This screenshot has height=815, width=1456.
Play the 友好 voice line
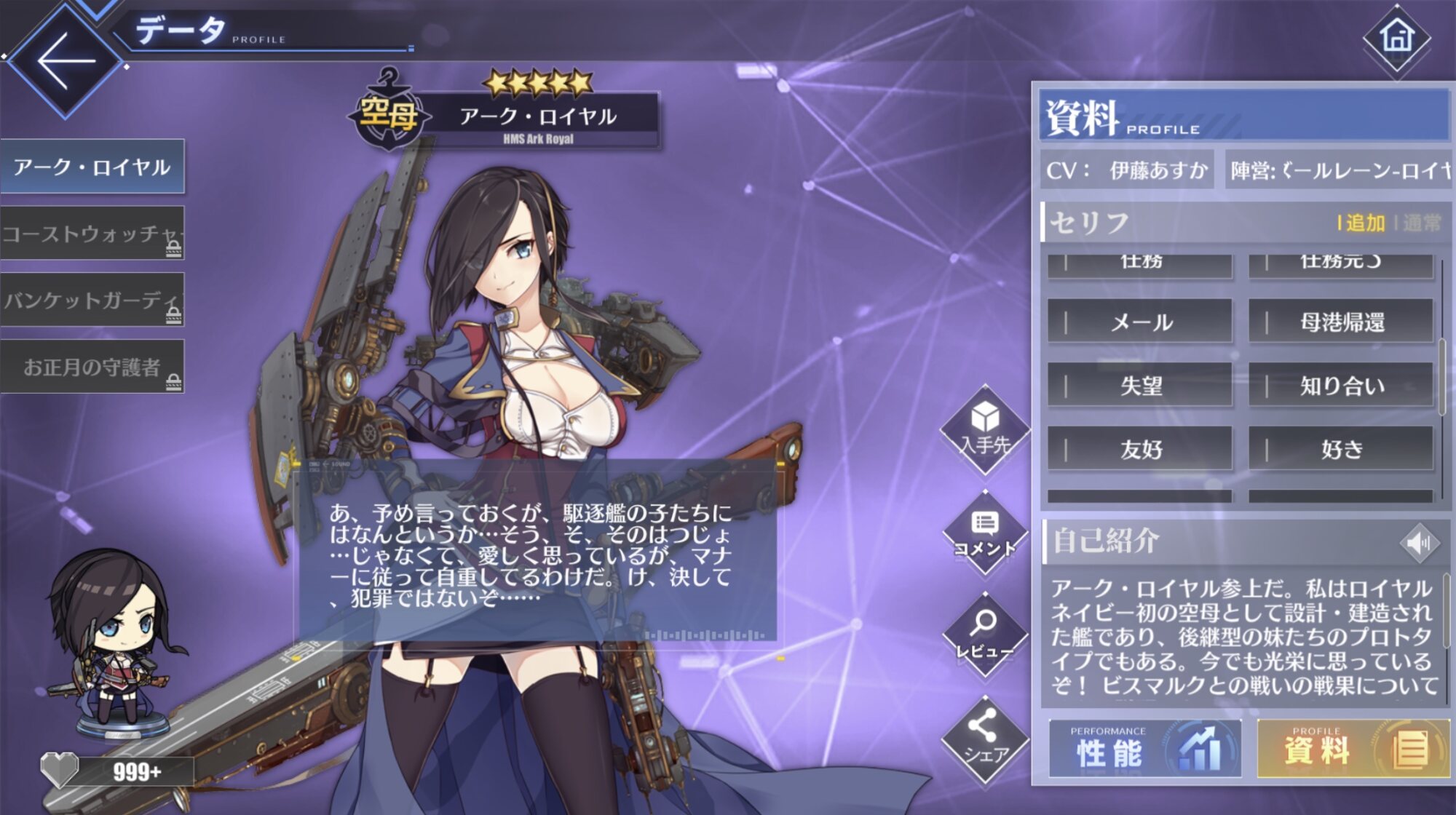click(1140, 449)
